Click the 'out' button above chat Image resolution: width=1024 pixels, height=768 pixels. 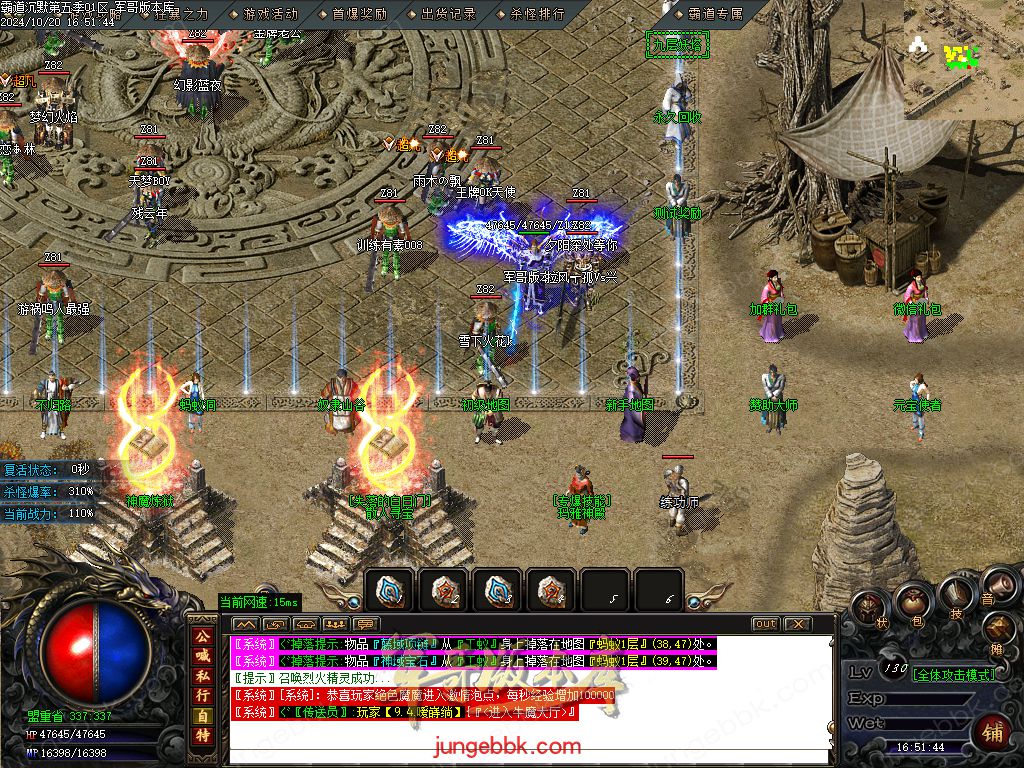[x=765, y=624]
